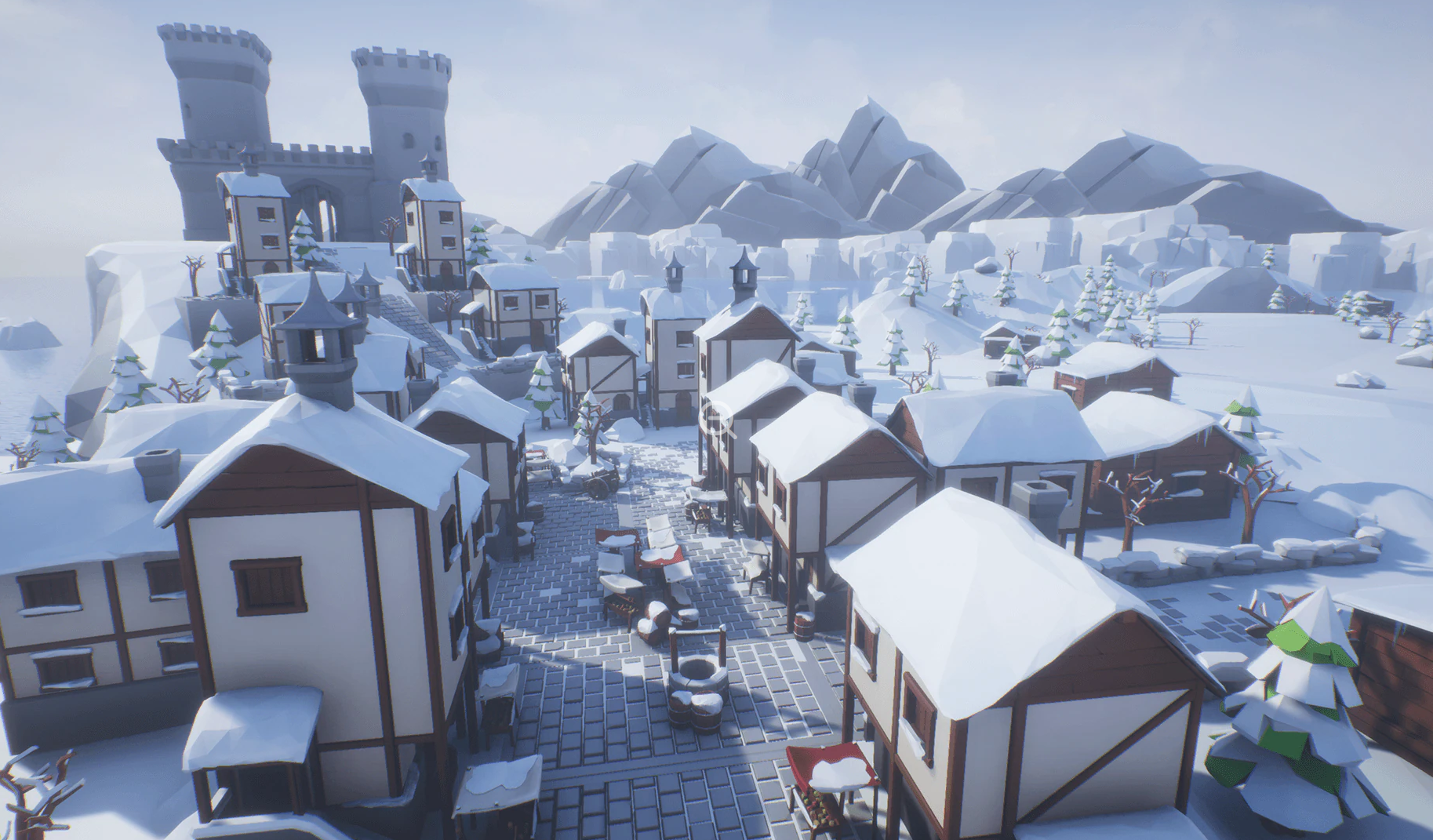Click the magnifying glass zoom icon
1433x840 pixels.
point(717,420)
